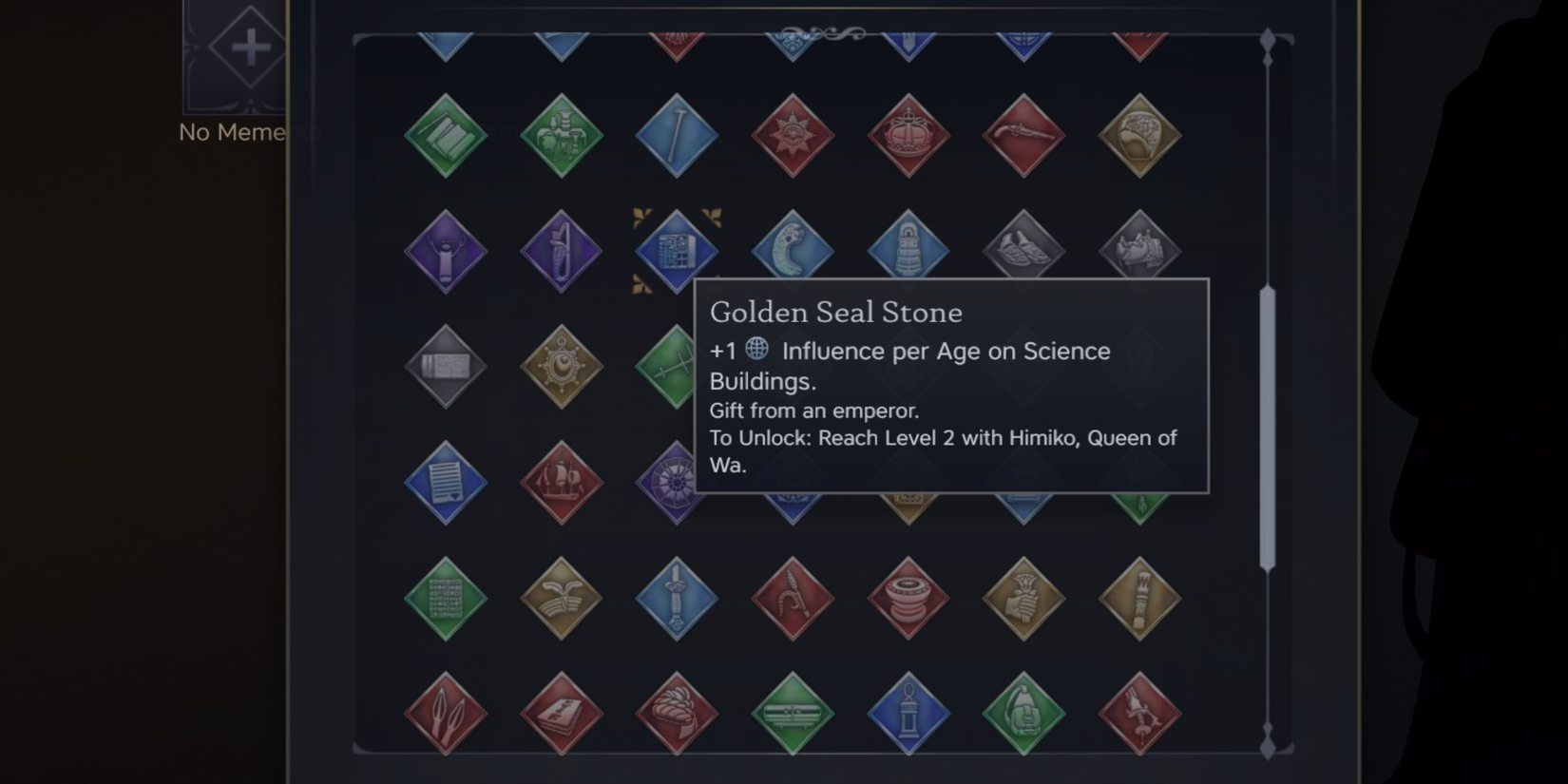Select the green crossed swords memento
Image resolution: width=1568 pixels, height=784 pixels.
pos(677,366)
